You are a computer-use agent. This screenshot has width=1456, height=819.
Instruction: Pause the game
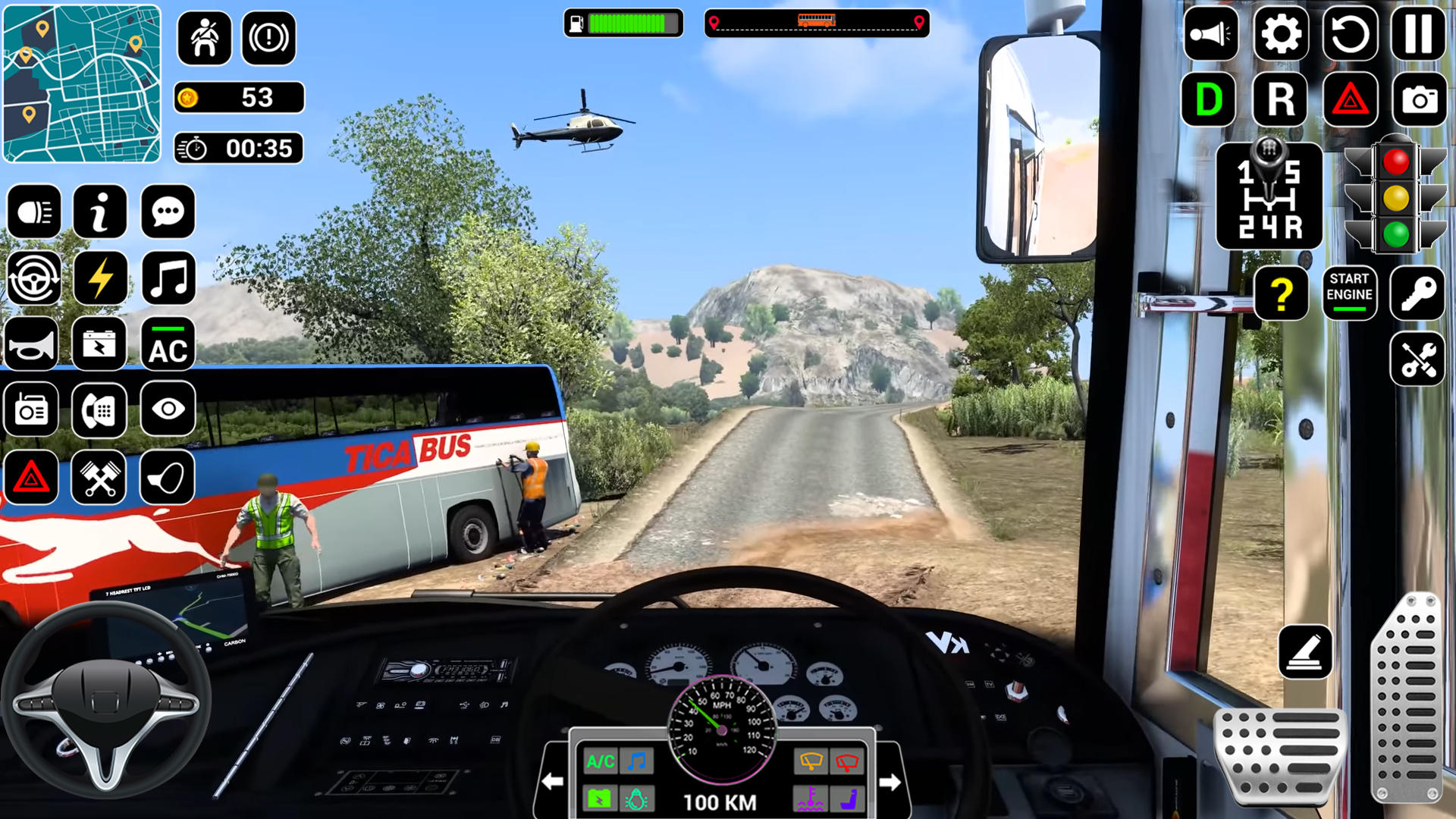pos(1419,34)
